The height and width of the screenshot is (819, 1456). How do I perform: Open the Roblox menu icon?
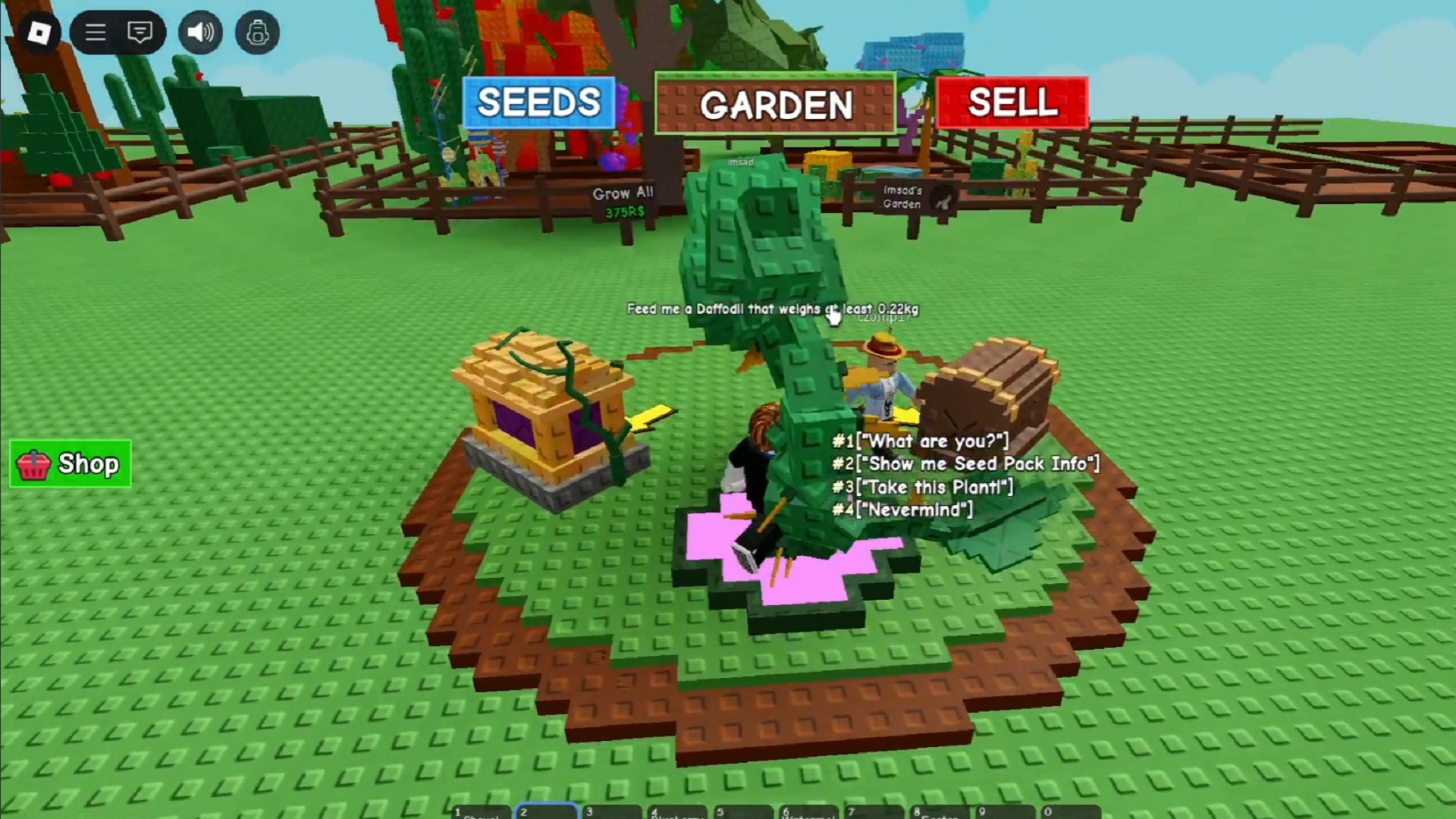pyautogui.click(x=39, y=32)
